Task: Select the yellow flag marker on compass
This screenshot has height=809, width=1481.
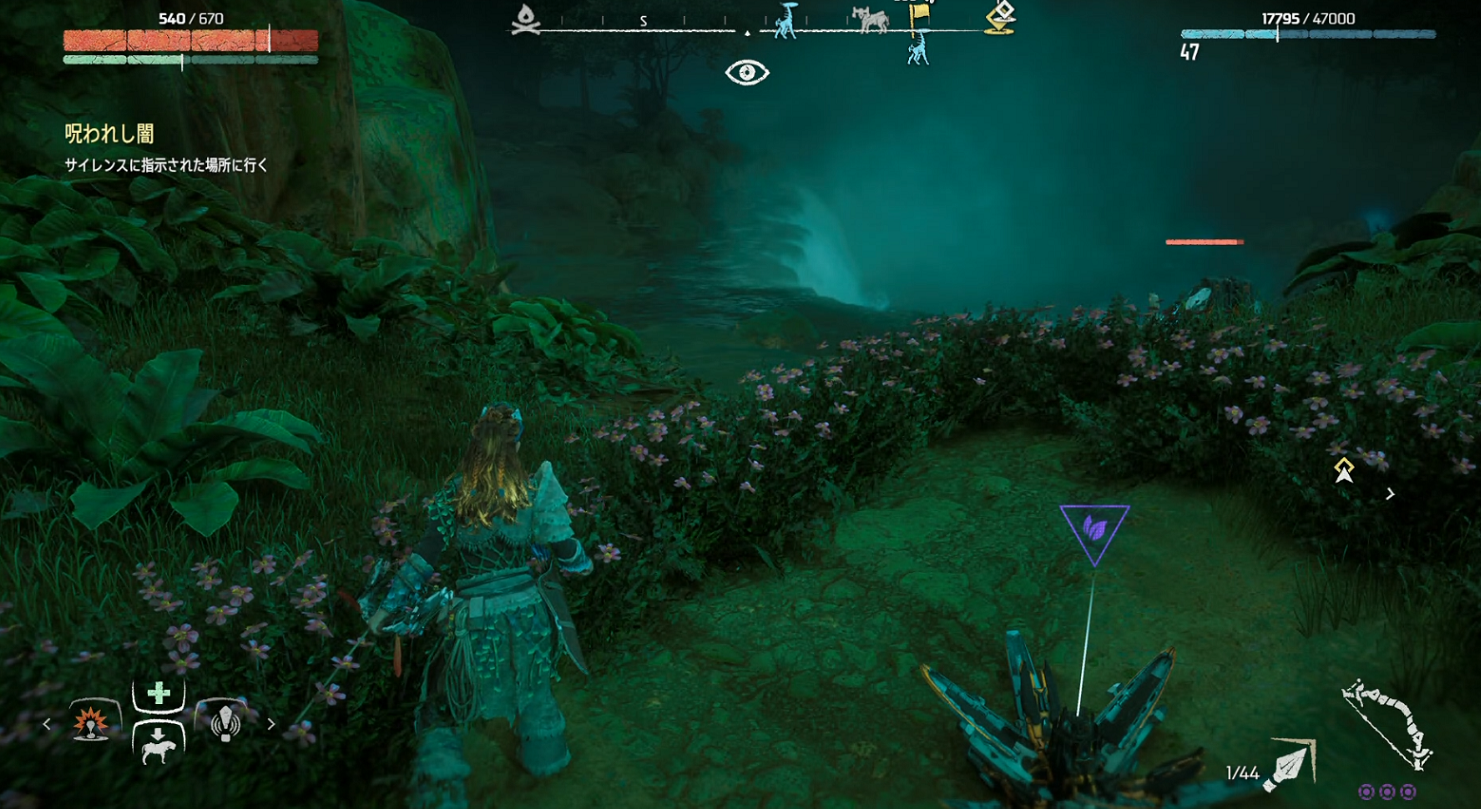Action: pos(919,16)
